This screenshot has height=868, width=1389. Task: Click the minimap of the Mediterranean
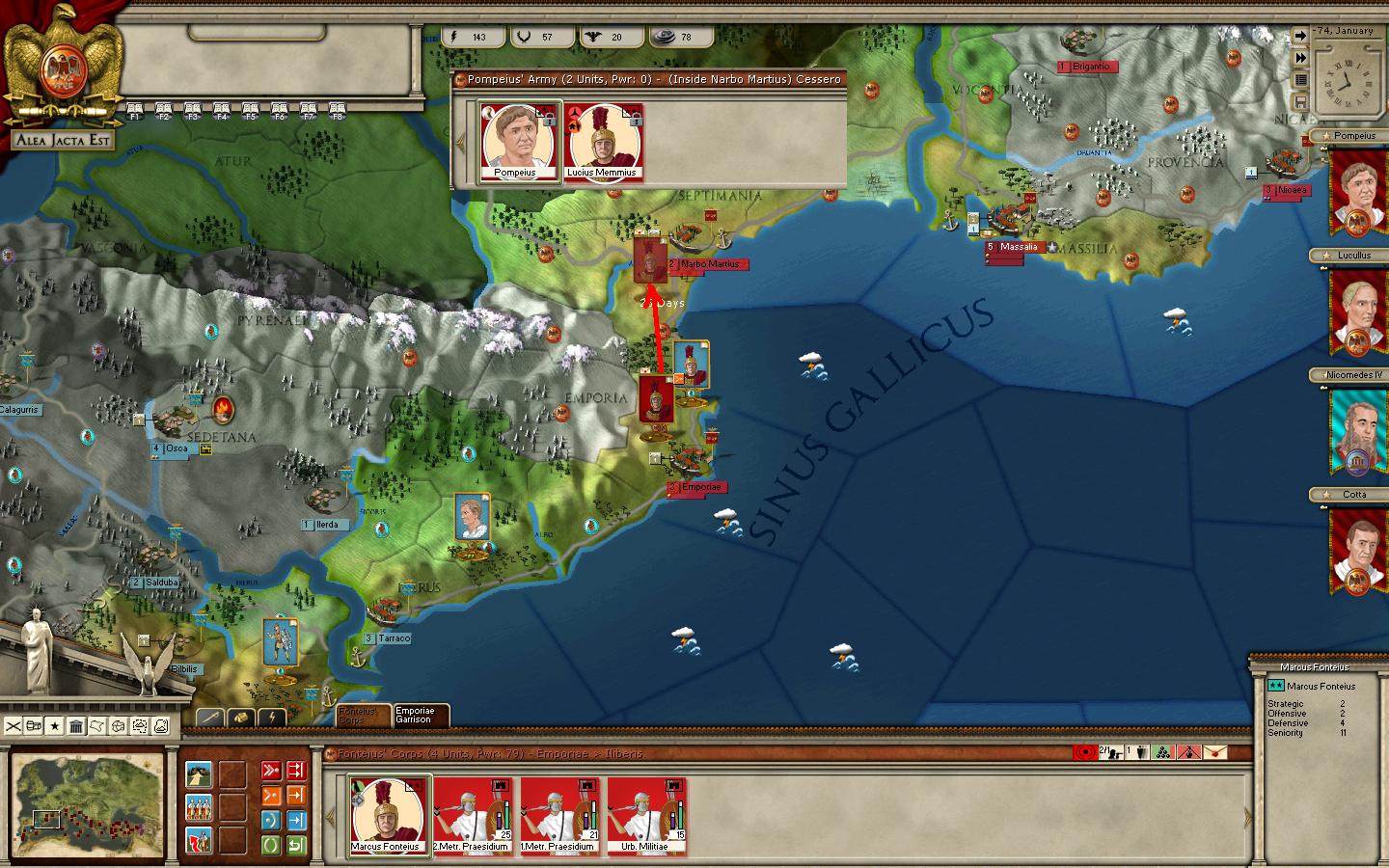[x=88, y=806]
